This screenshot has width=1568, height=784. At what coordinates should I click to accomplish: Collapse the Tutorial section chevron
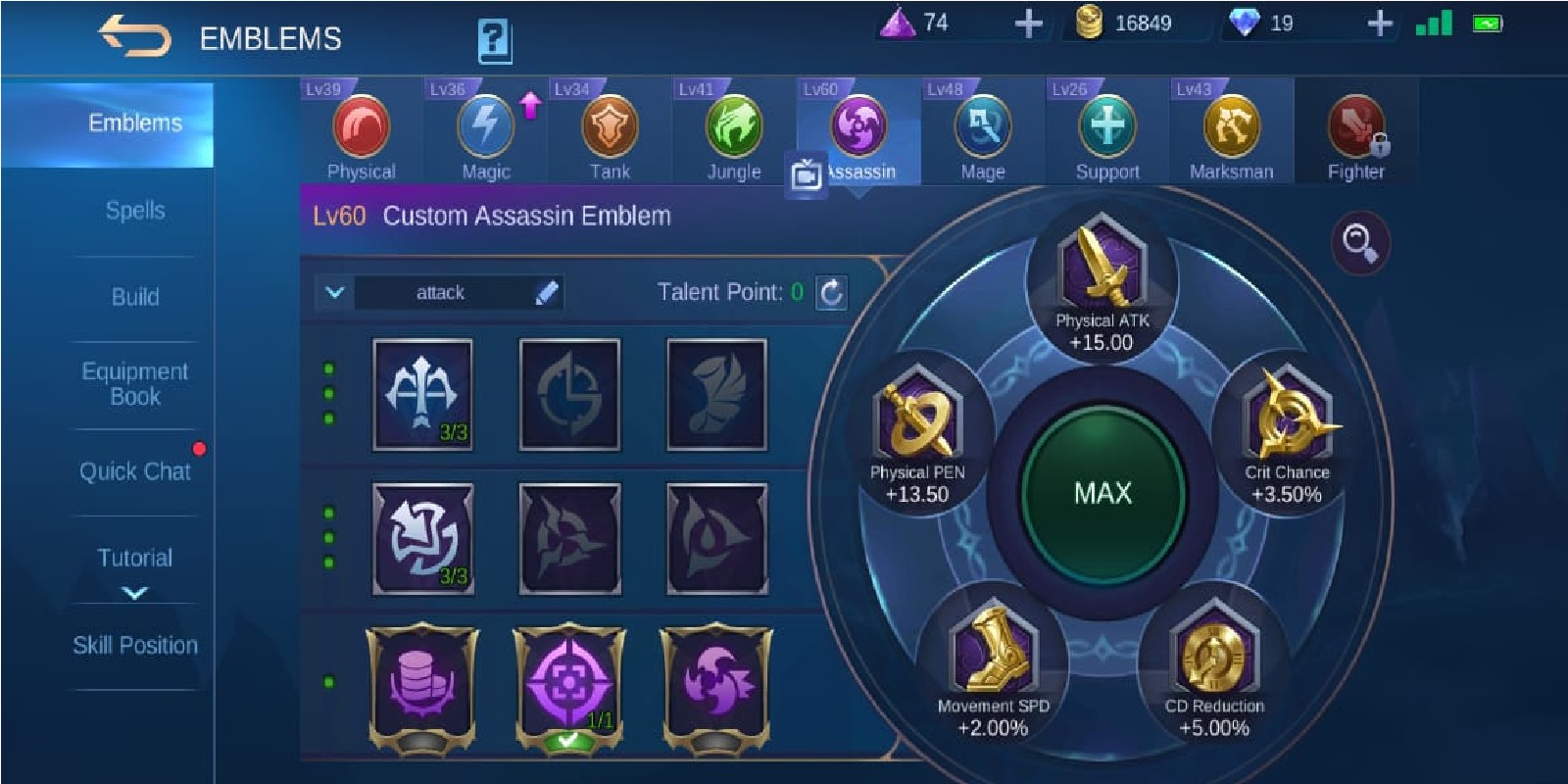tap(135, 589)
